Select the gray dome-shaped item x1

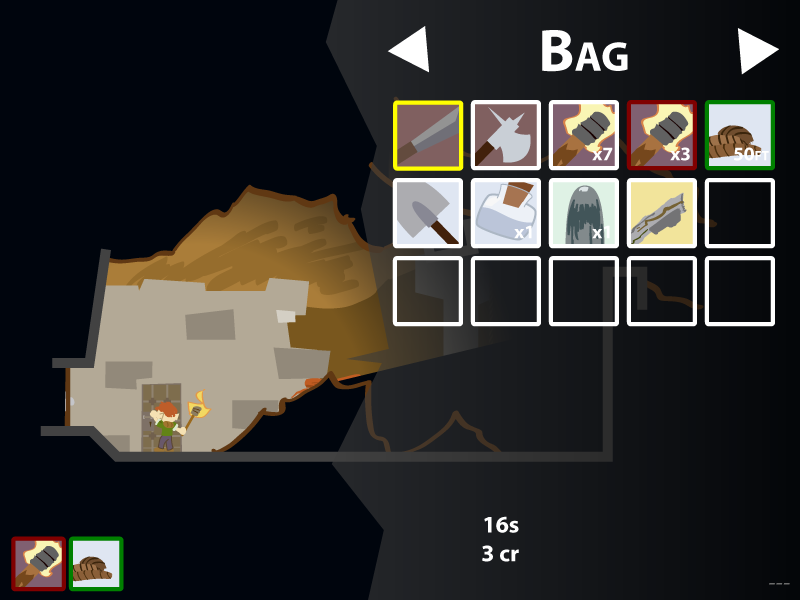tap(584, 213)
